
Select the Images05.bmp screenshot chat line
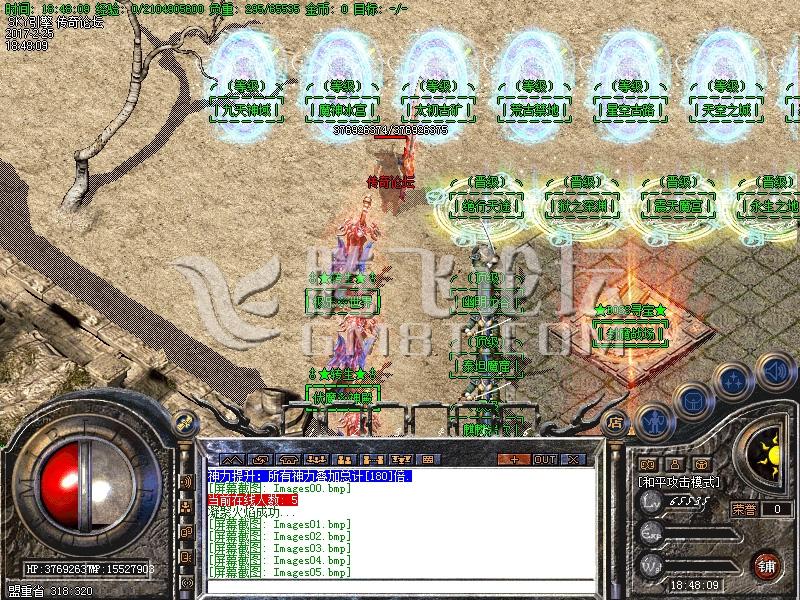click(279, 573)
